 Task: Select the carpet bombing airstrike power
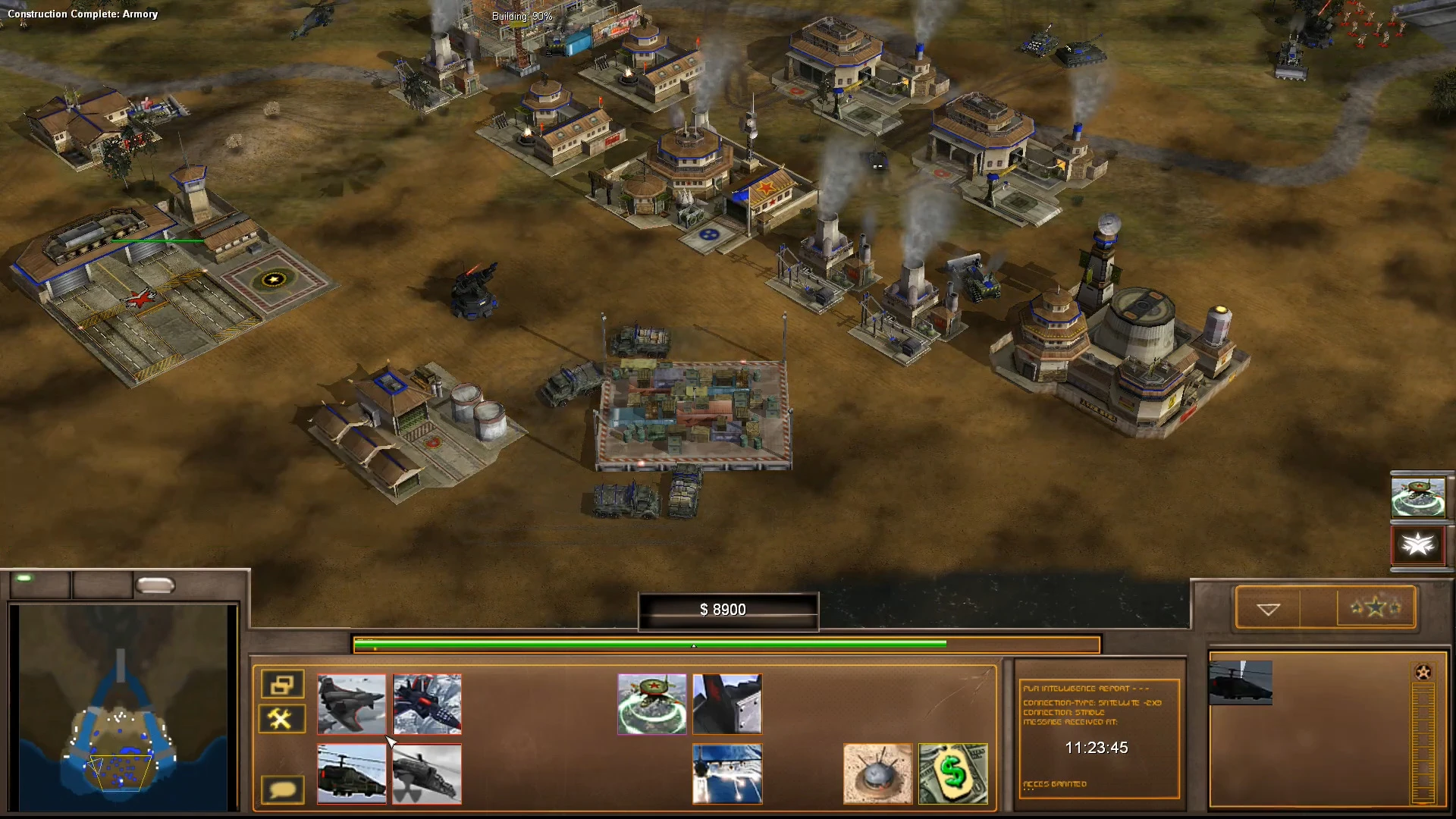(x=726, y=774)
